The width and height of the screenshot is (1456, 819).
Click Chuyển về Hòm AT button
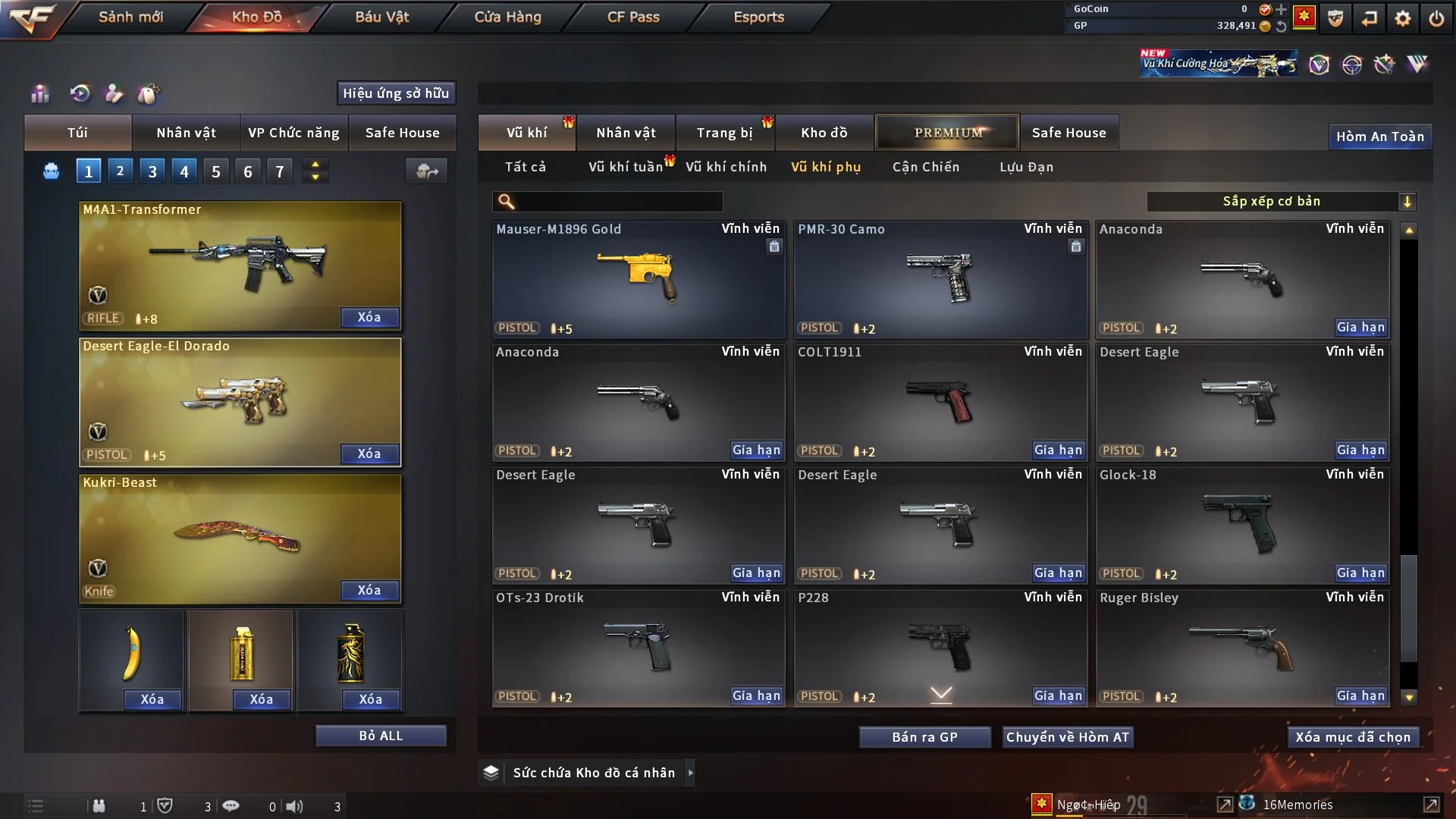pyautogui.click(x=1067, y=737)
